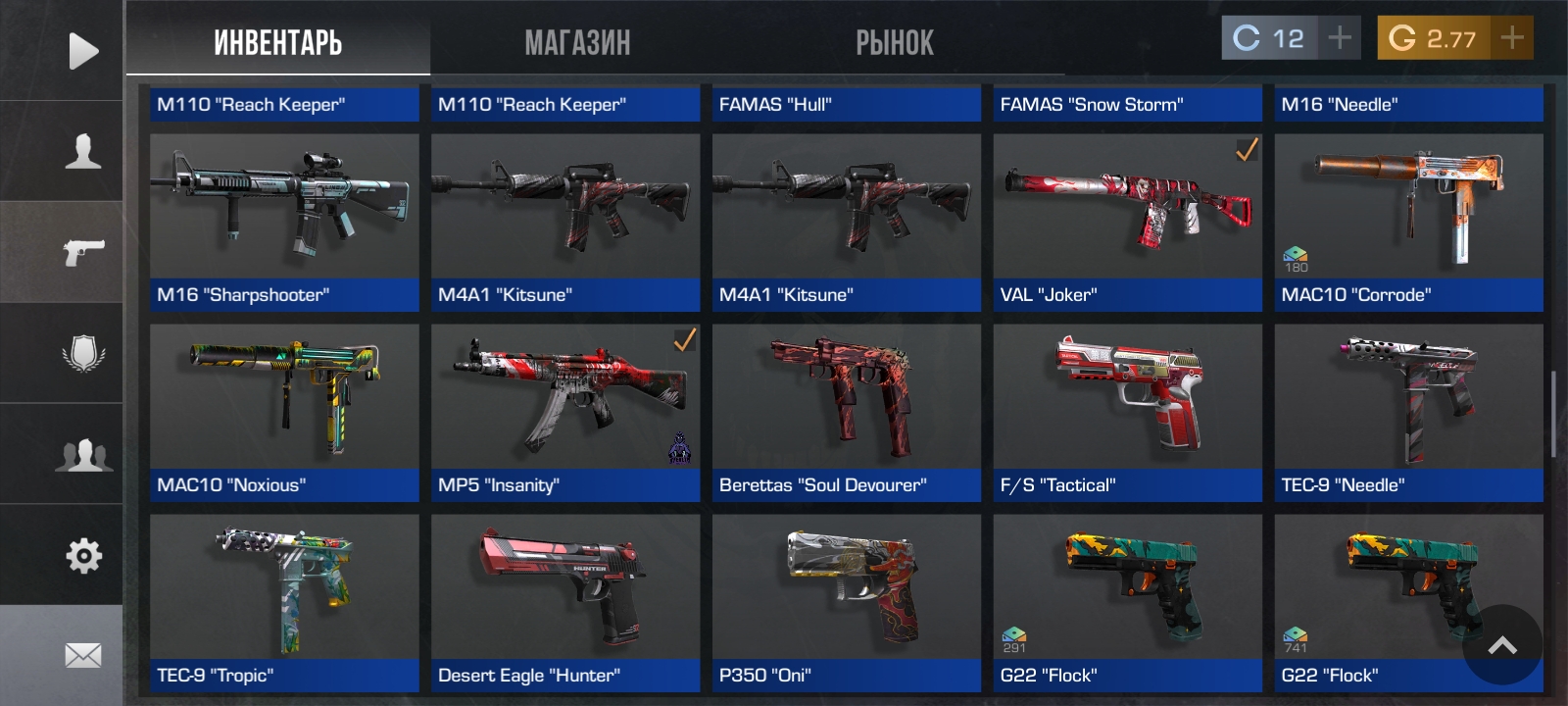
Task: Switch to the Магазин tab
Action: pos(577,42)
